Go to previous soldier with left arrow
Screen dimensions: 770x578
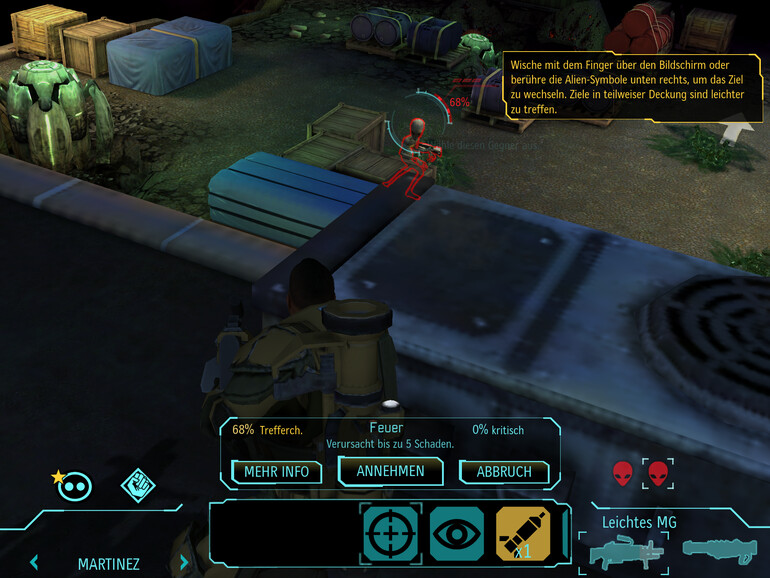pyautogui.click(x=34, y=563)
